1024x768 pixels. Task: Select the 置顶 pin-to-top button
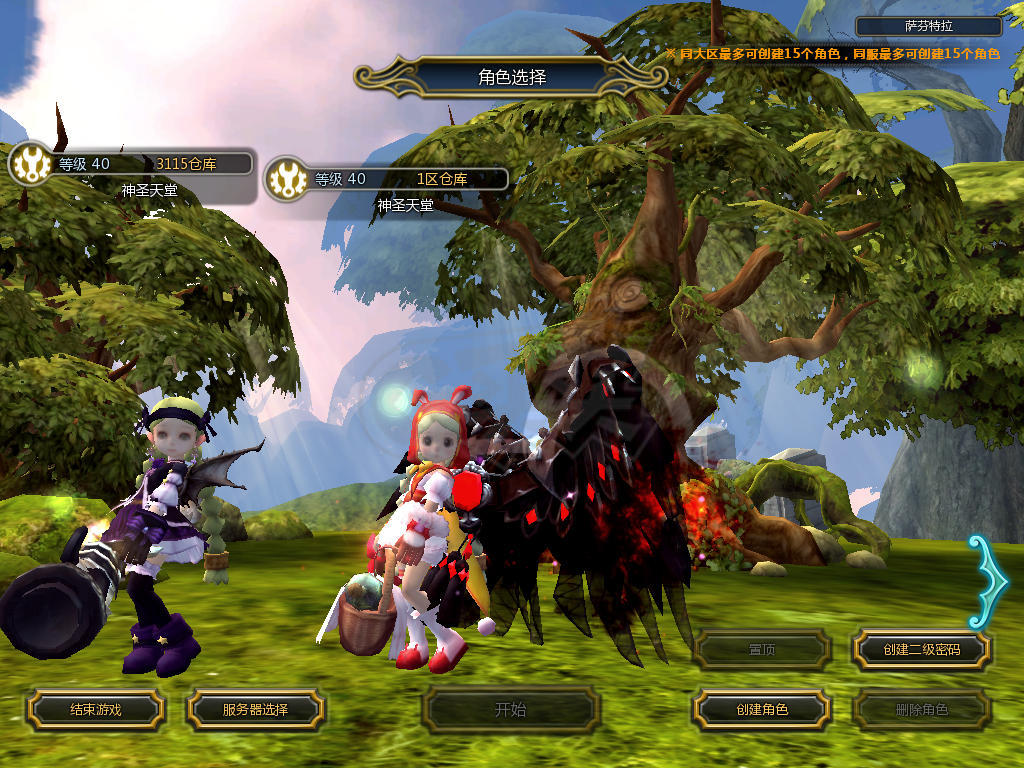(761, 650)
